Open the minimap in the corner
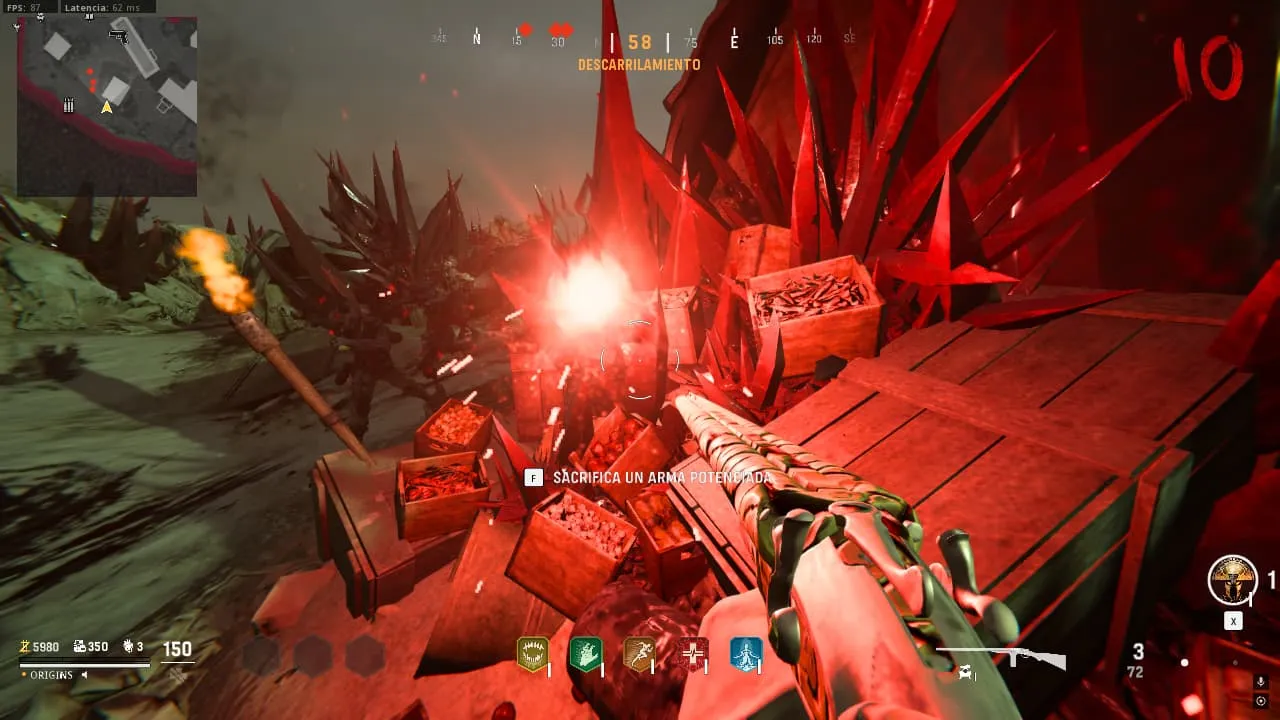Image resolution: width=1280 pixels, height=720 pixels. [x=107, y=106]
